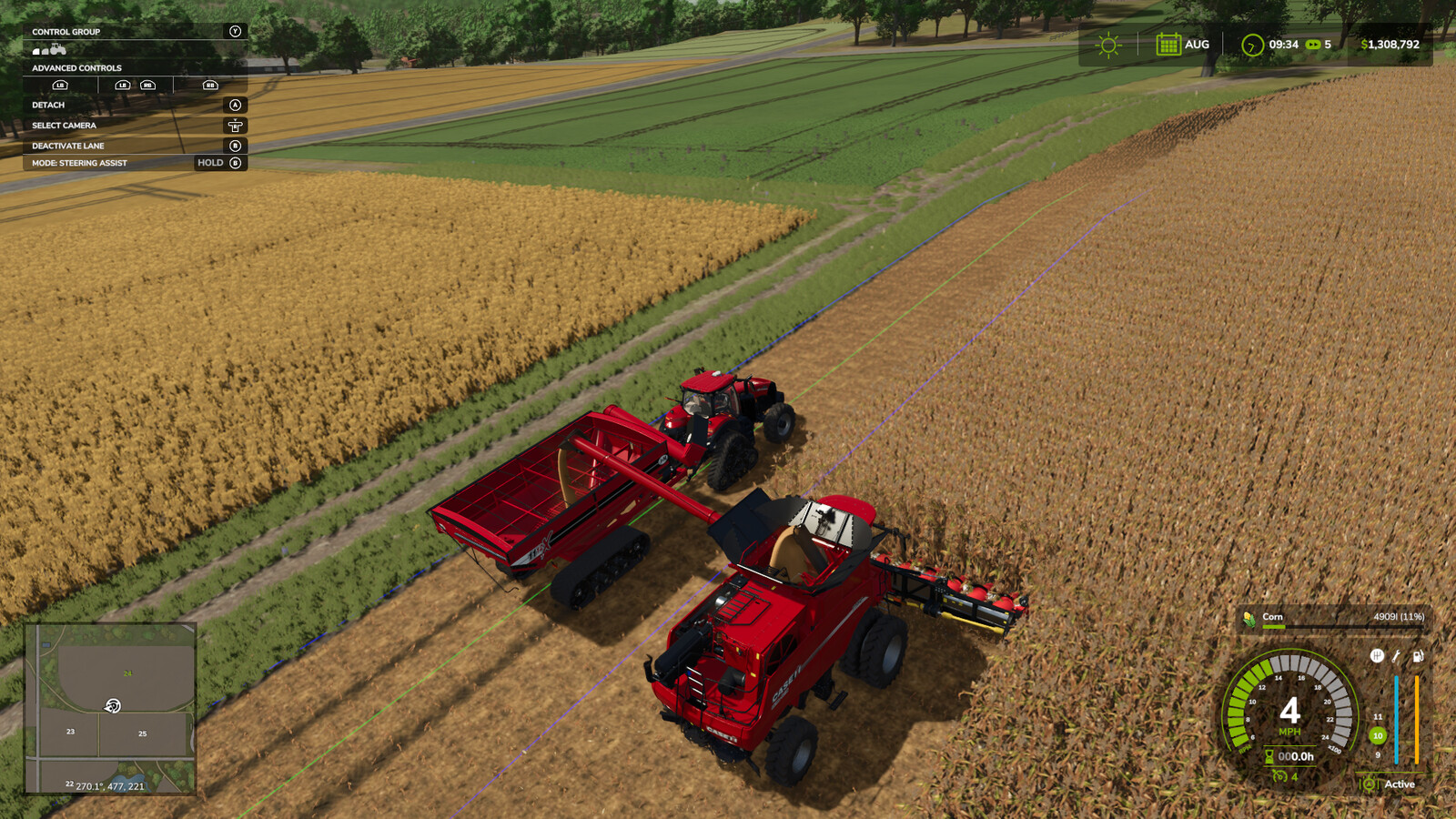The width and height of the screenshot is (1456, 819).
Task: Click the fuel pump icon
Action: [x=1418, y=655]
